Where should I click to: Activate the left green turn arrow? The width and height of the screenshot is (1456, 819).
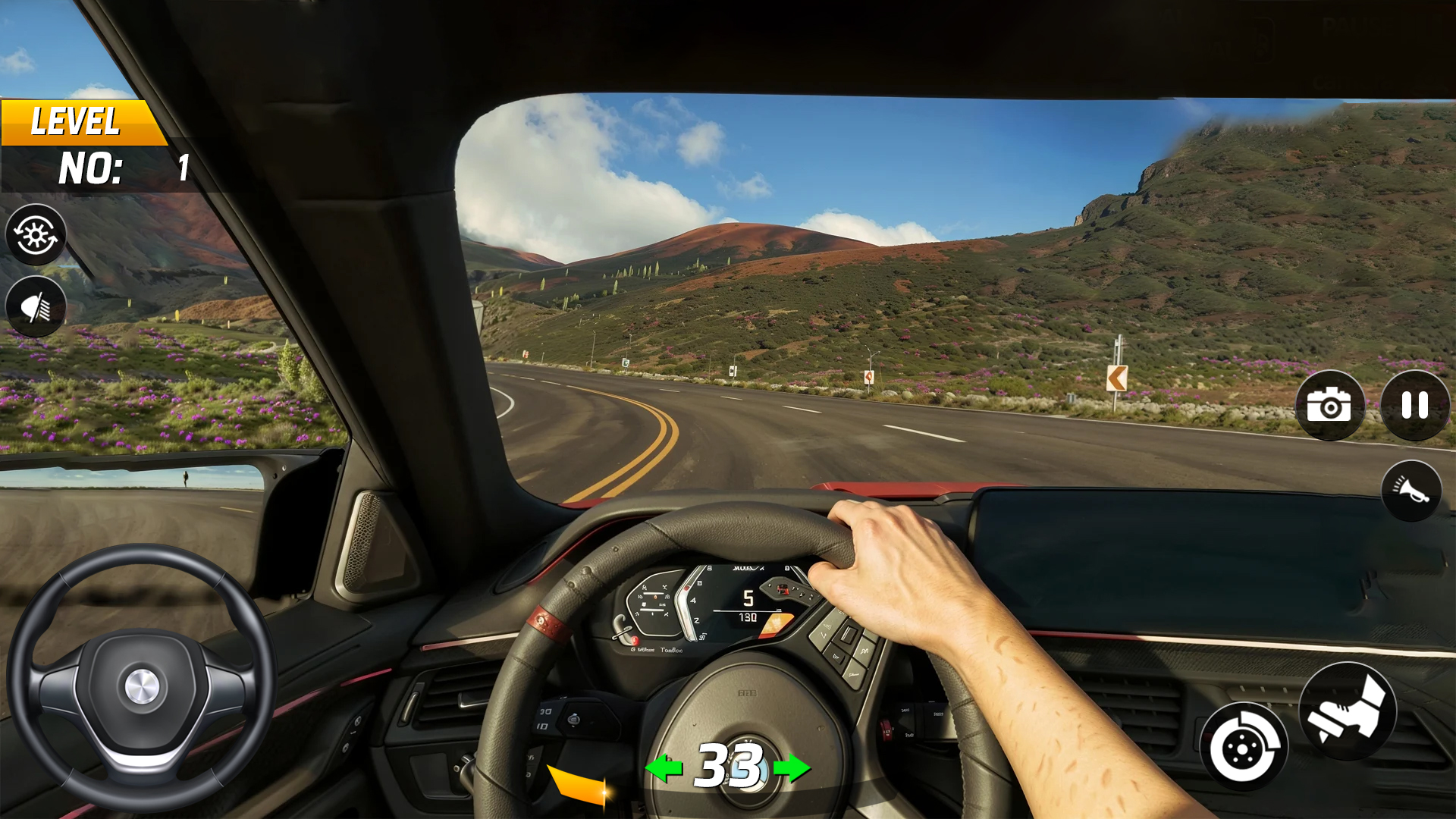[x=664, y=768]
